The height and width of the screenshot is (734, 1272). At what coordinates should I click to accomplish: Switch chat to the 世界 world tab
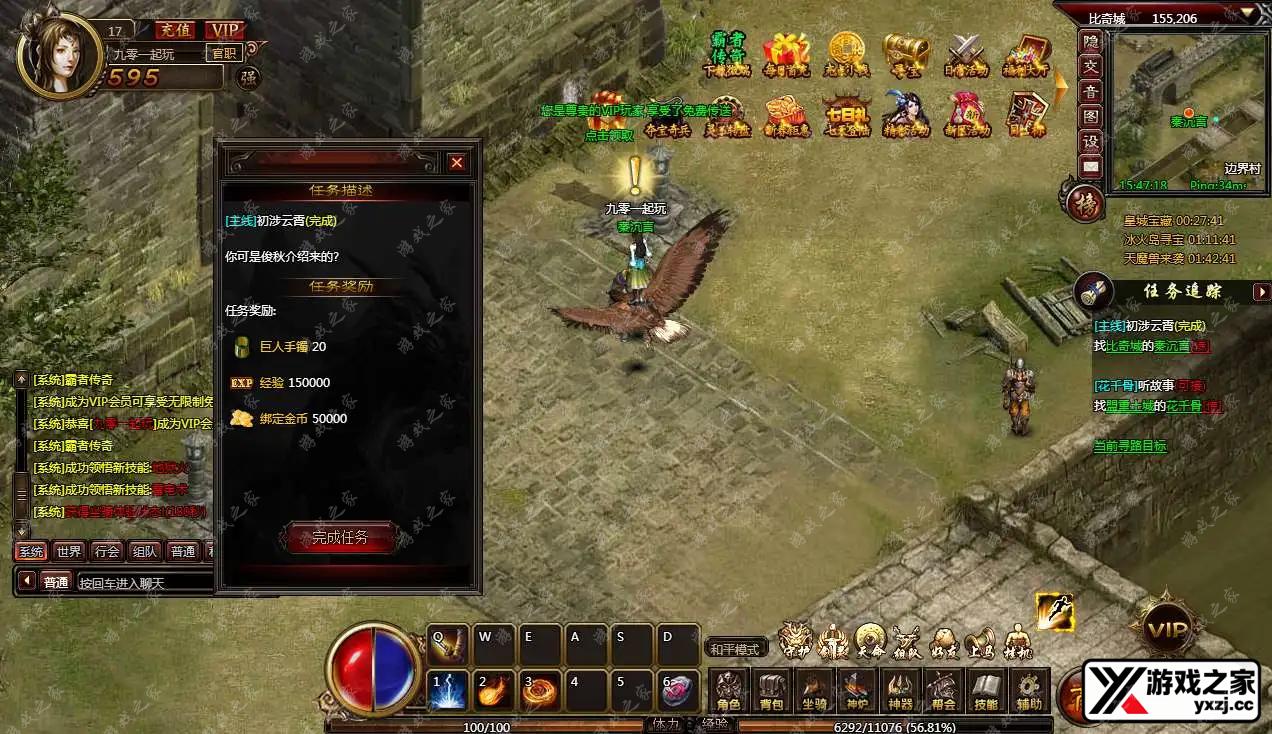click(69, 551)
